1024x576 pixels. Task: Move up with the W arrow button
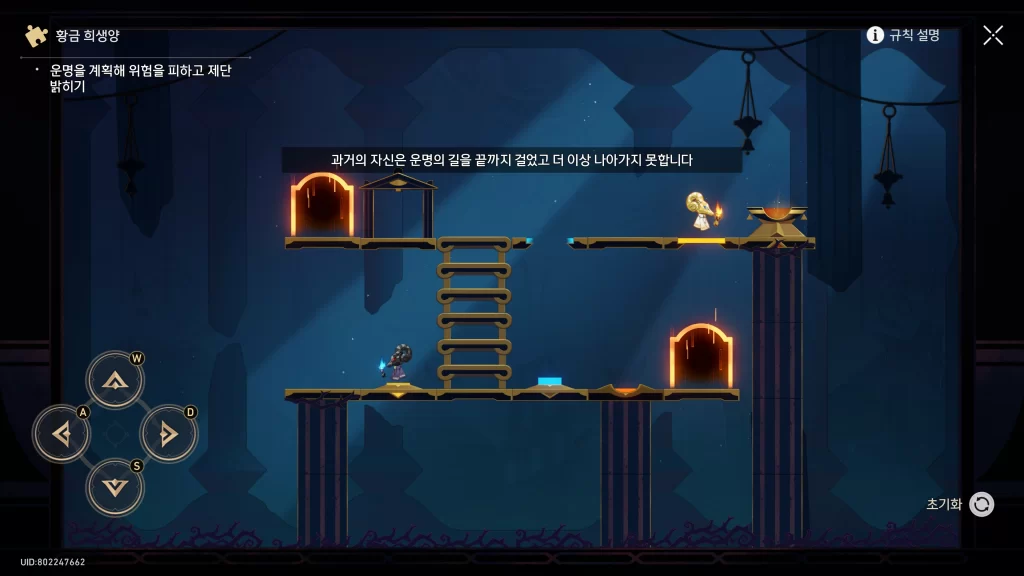point(115,380)
